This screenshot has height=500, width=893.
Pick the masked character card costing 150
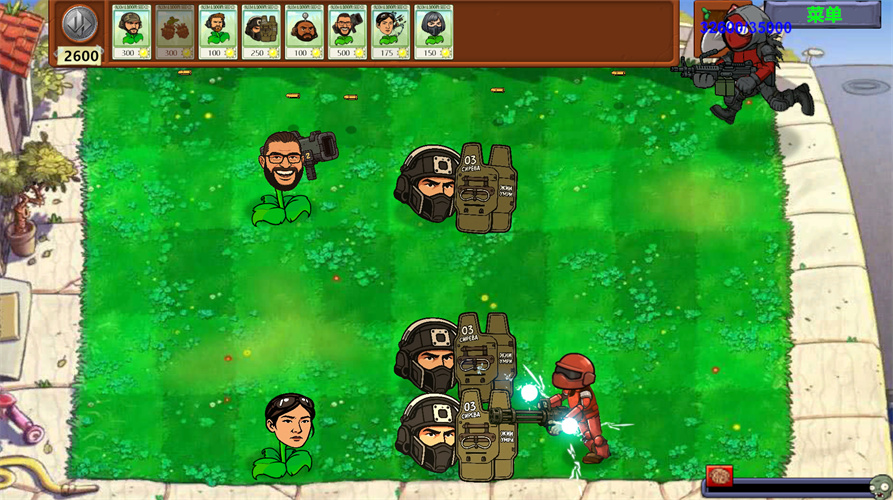pos(433,33)
